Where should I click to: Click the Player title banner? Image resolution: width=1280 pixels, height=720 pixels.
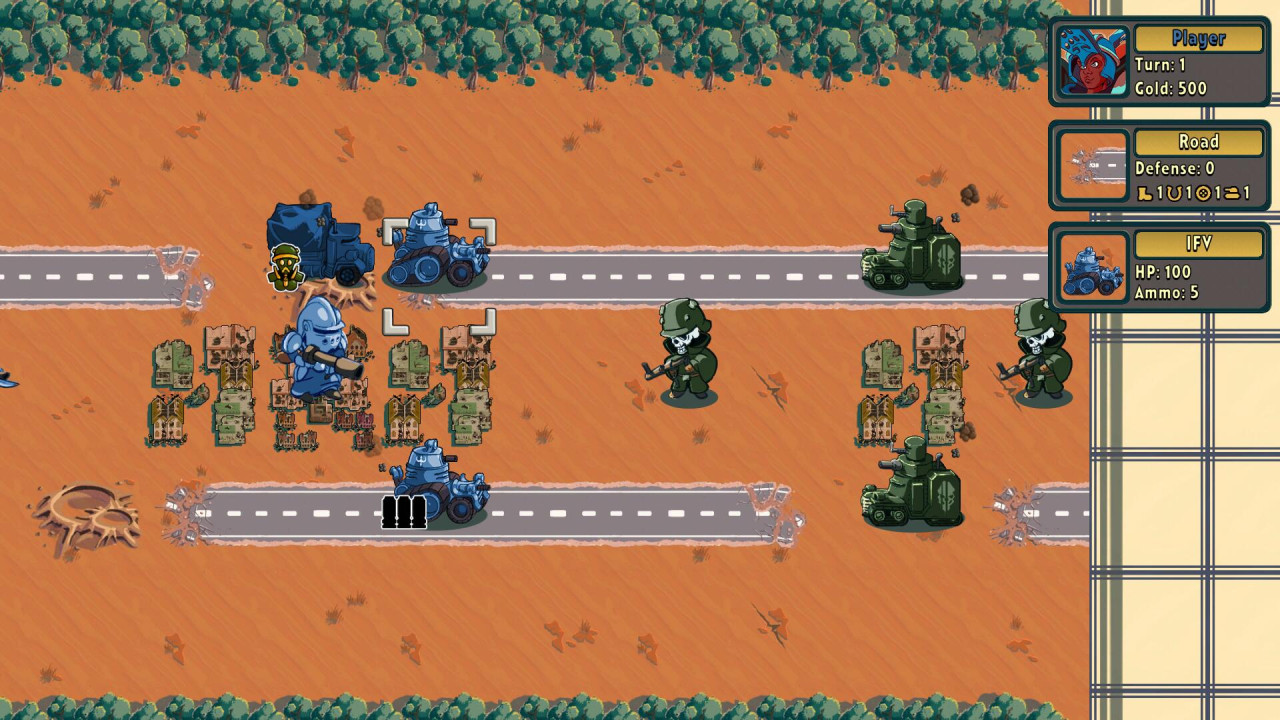tap(1199, 39)
